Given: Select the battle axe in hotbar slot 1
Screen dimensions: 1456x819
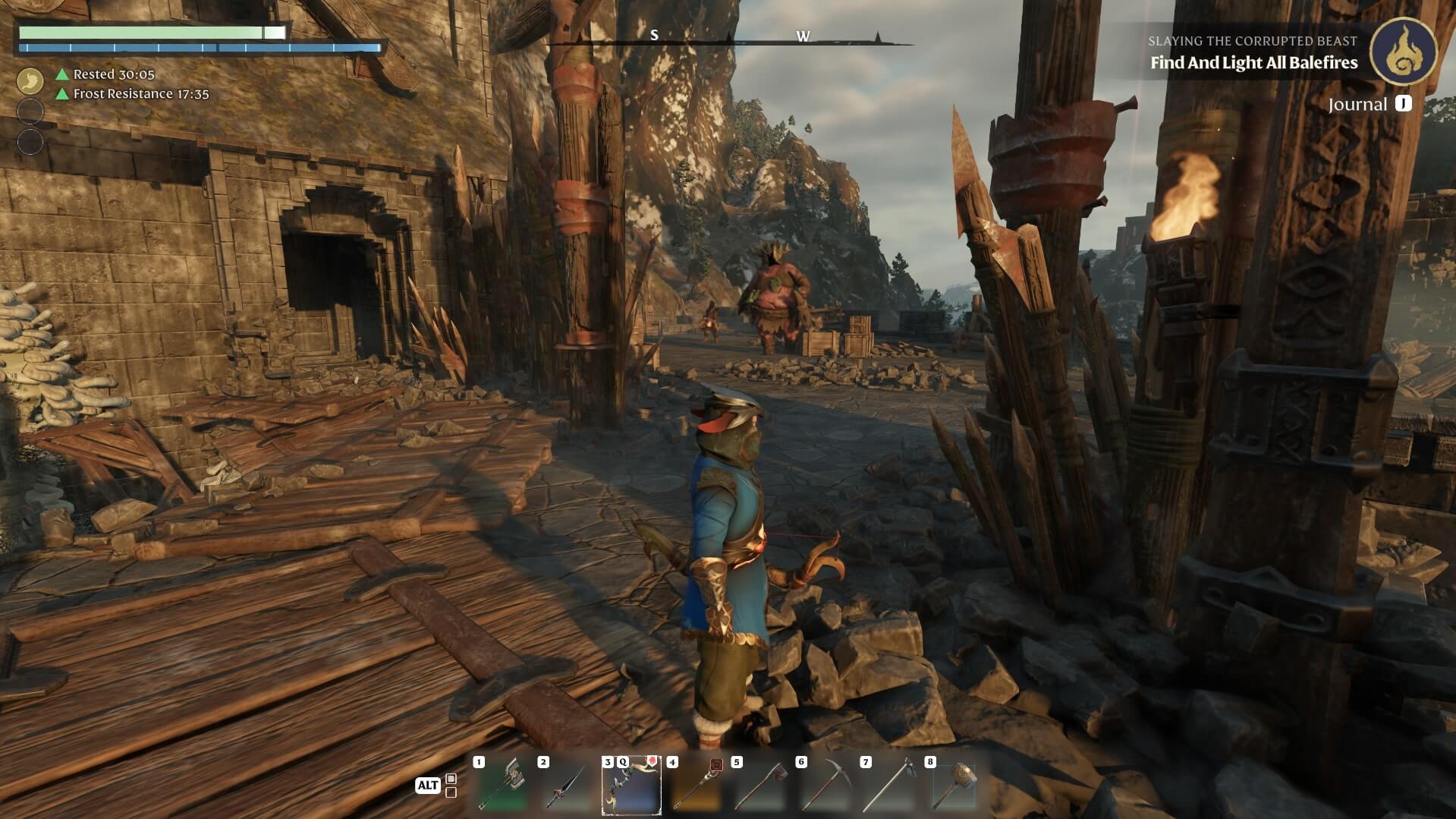Looking at the screenshot, I should tap(502, 786).
